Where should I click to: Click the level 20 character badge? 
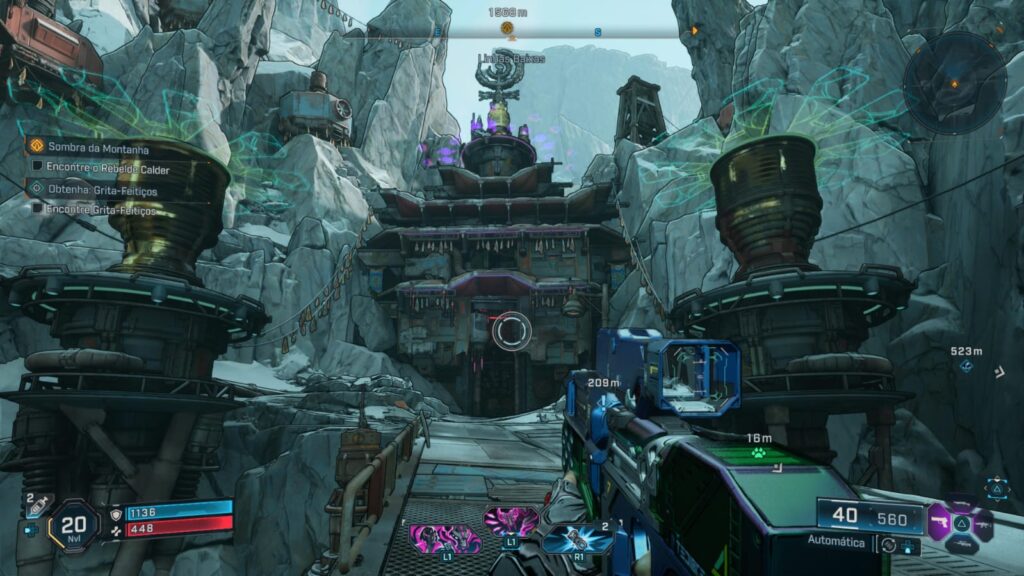(x=72, y=524)
